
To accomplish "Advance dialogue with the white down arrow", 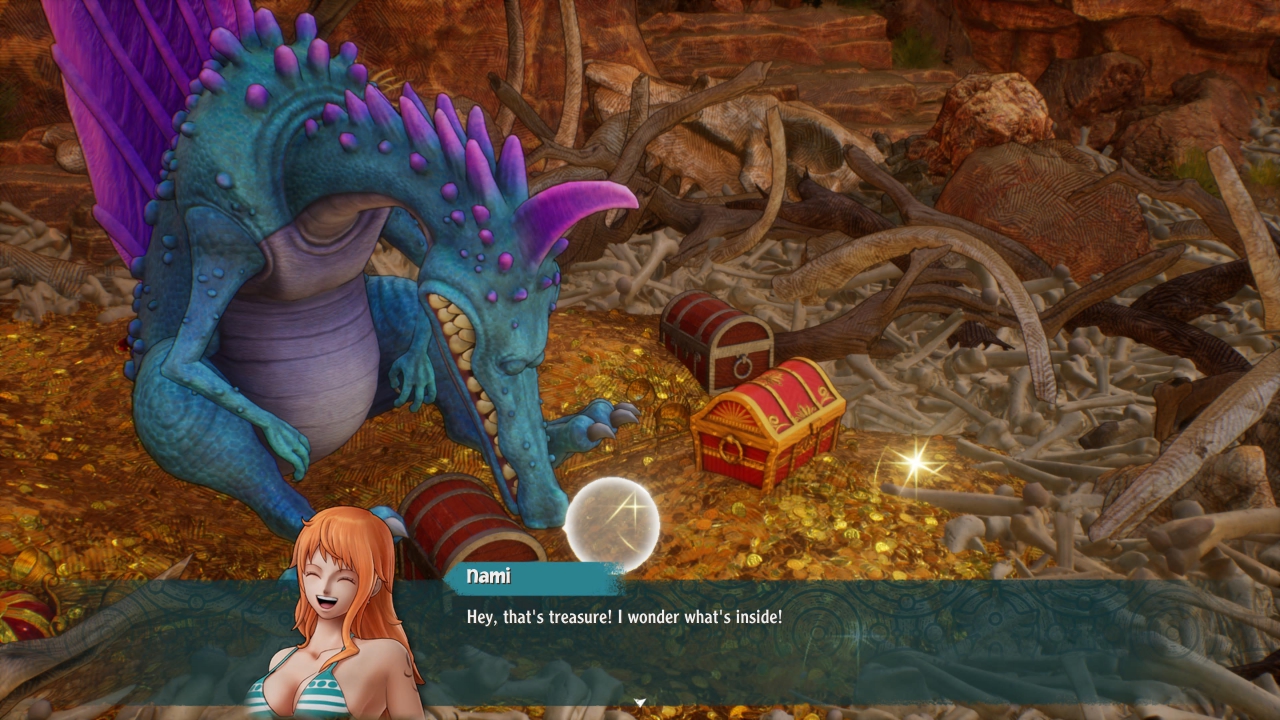I will pyautogui.click(x=640, y=703).
